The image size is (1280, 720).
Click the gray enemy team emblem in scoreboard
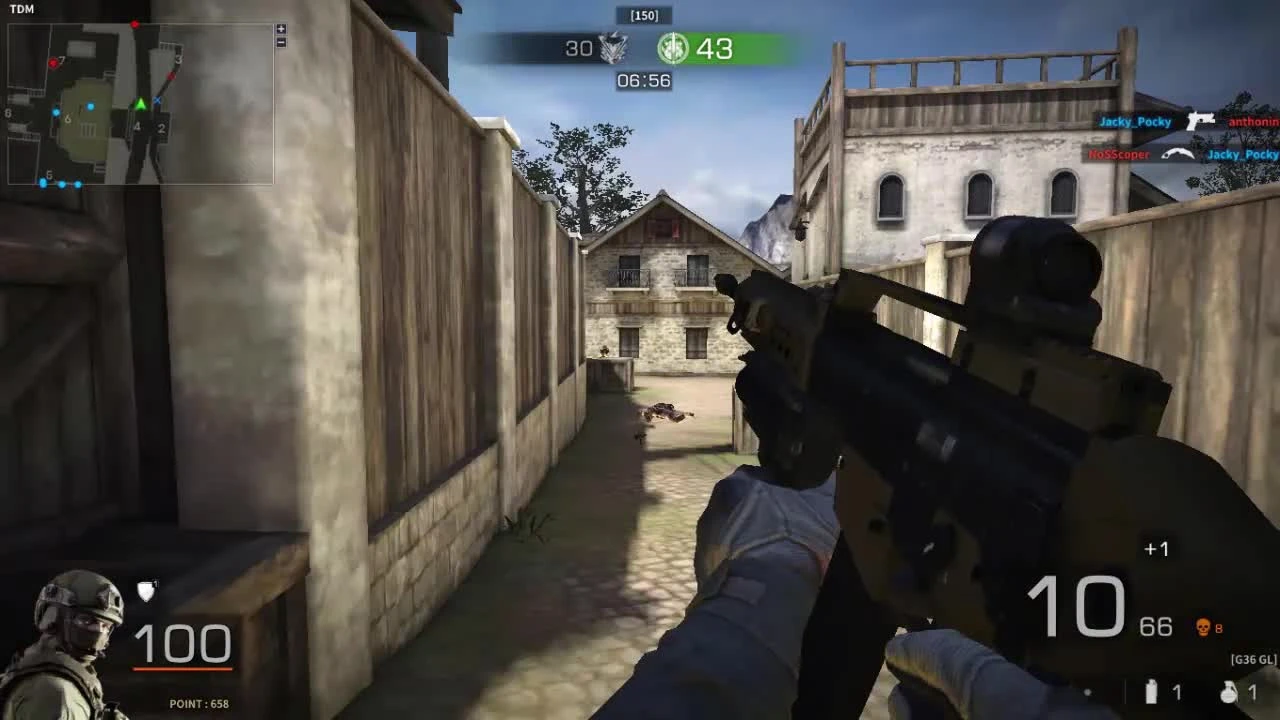click(x=614, y=48)
